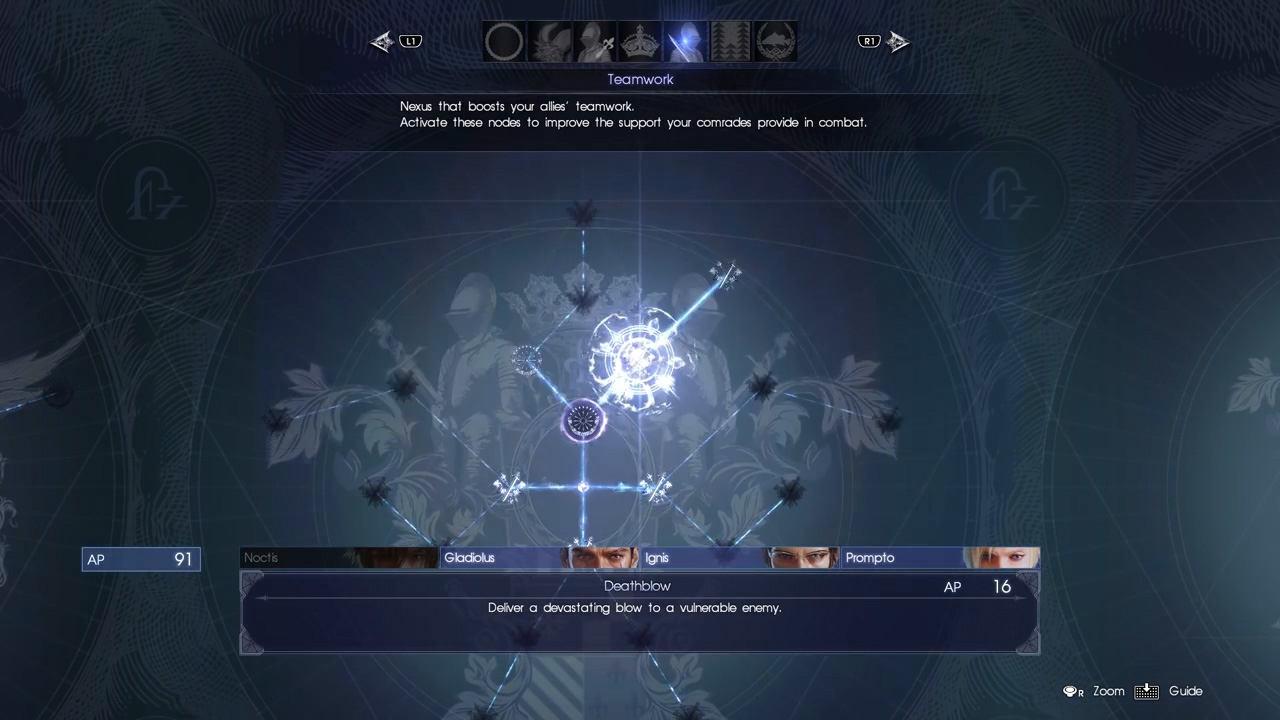The height and width of the screenshot is (720, 1280).
Task: Choose the crown nexus tab
Action: [639, 42]
